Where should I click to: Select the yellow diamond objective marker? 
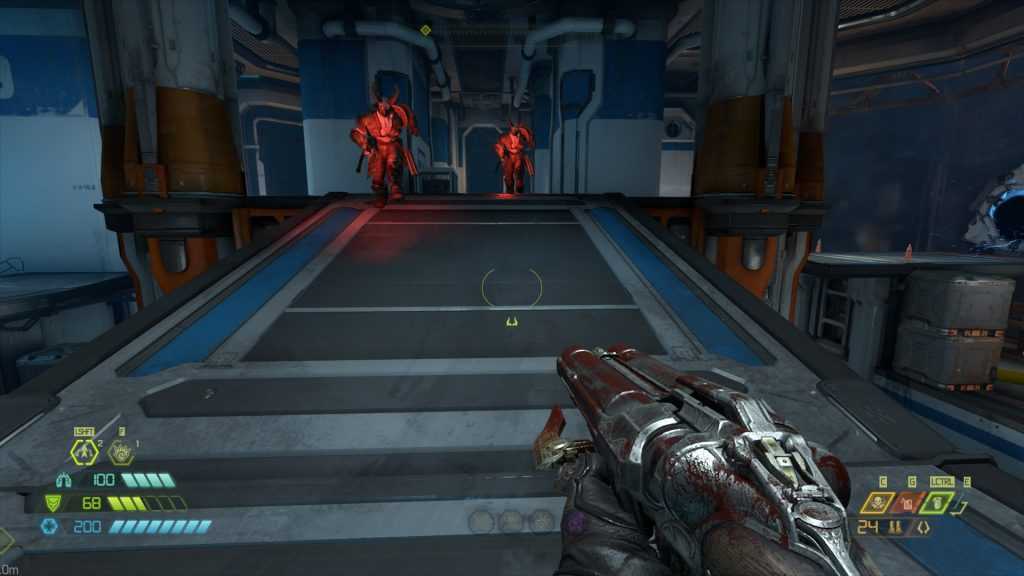click(425, 30)
